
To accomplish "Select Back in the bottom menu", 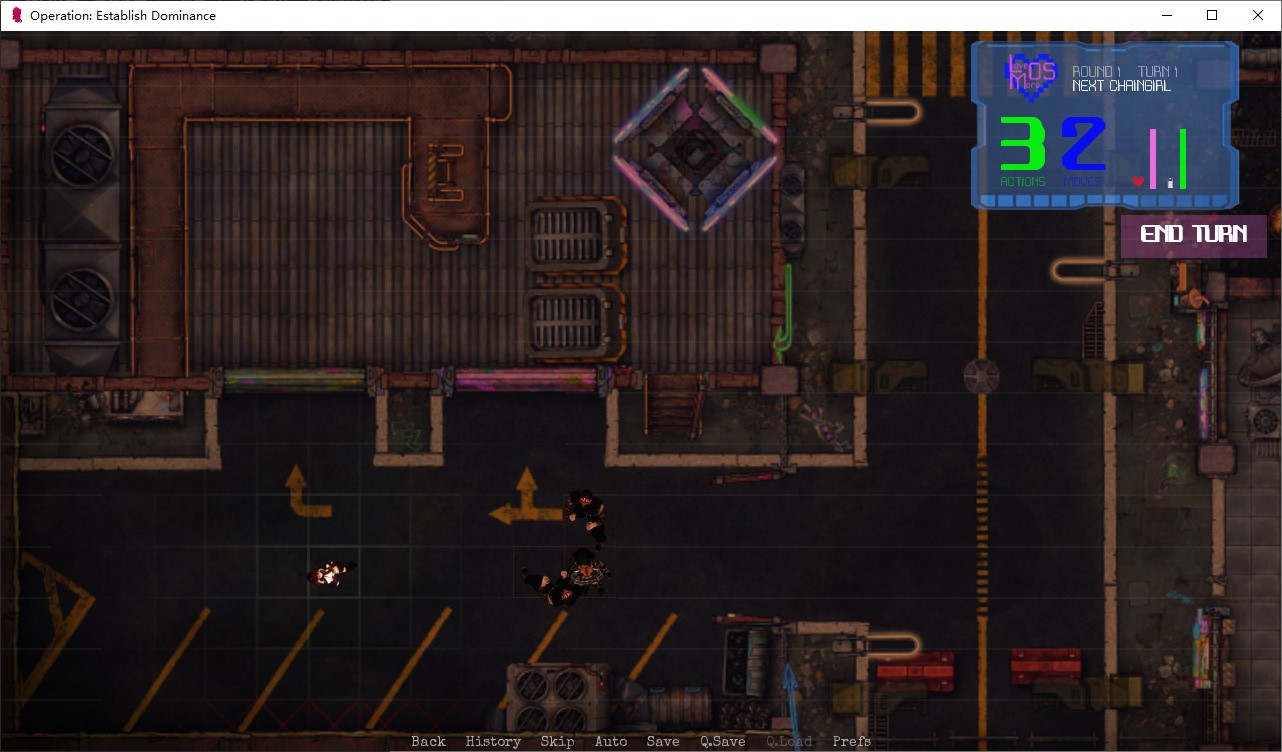I will [x=428, y=740].
